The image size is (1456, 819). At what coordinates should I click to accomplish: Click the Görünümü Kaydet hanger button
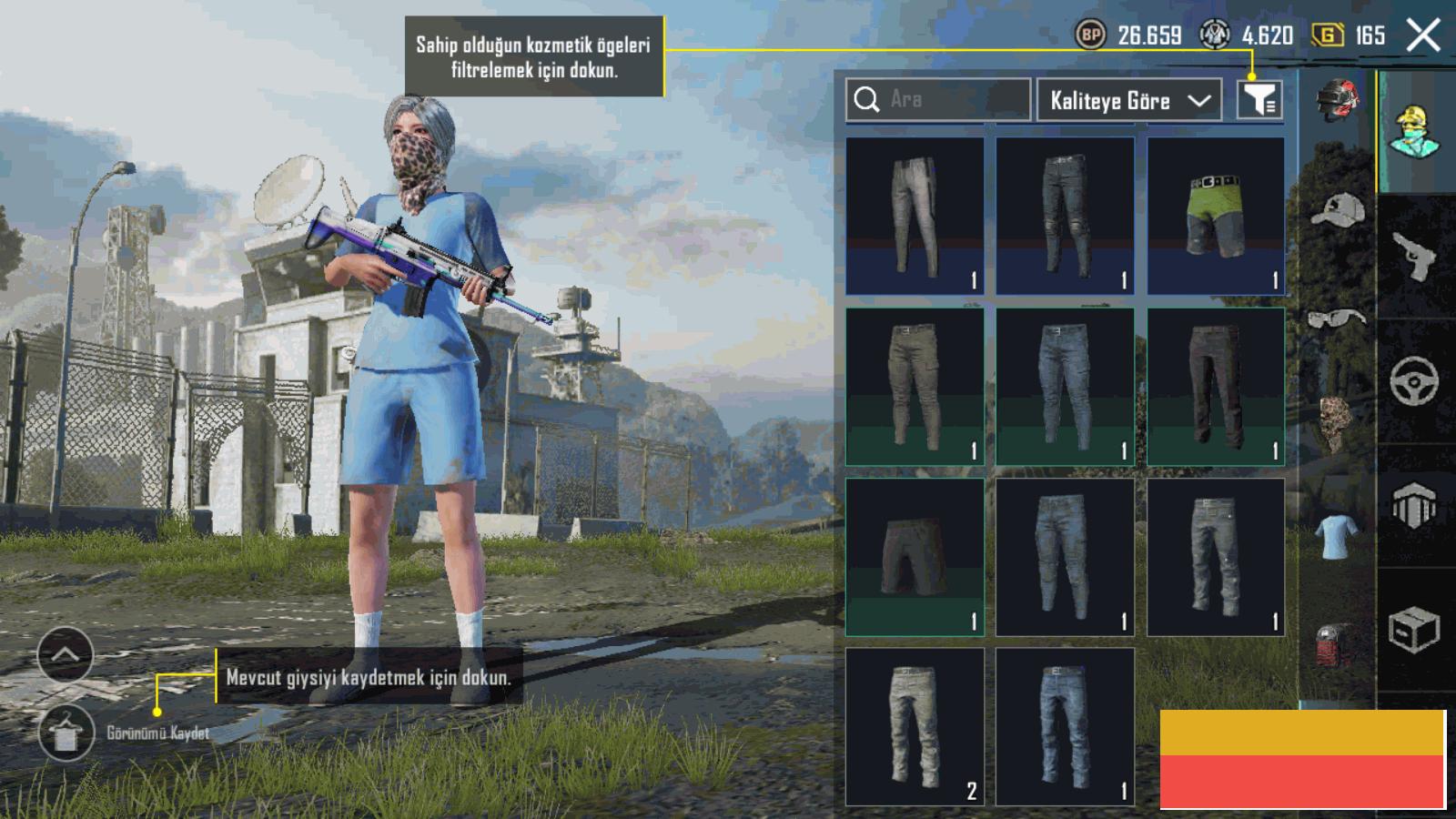66,733
